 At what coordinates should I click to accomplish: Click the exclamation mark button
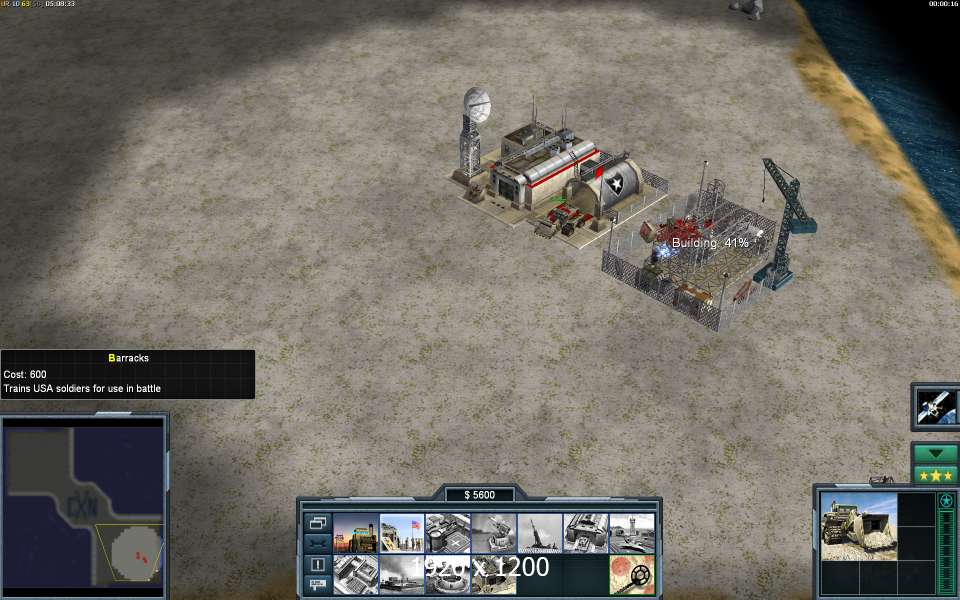coord(317,564)
